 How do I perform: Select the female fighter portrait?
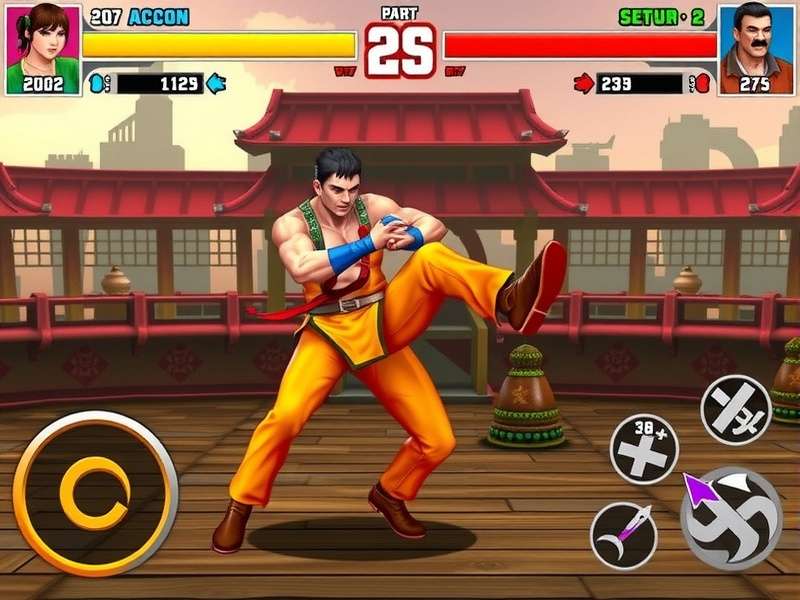coord(42,48)
